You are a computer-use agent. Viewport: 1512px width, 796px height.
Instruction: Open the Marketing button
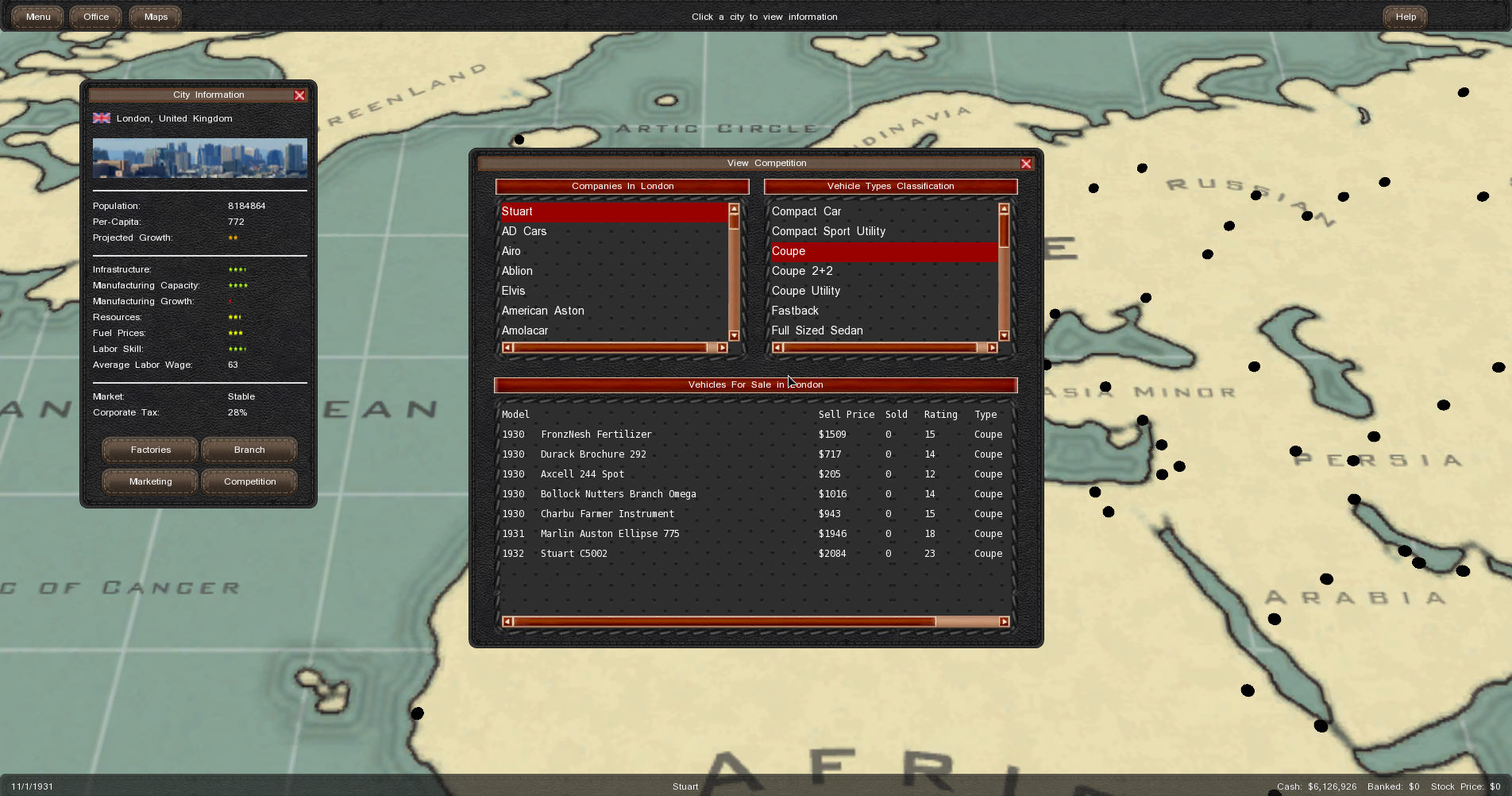[x=150, y=481]
